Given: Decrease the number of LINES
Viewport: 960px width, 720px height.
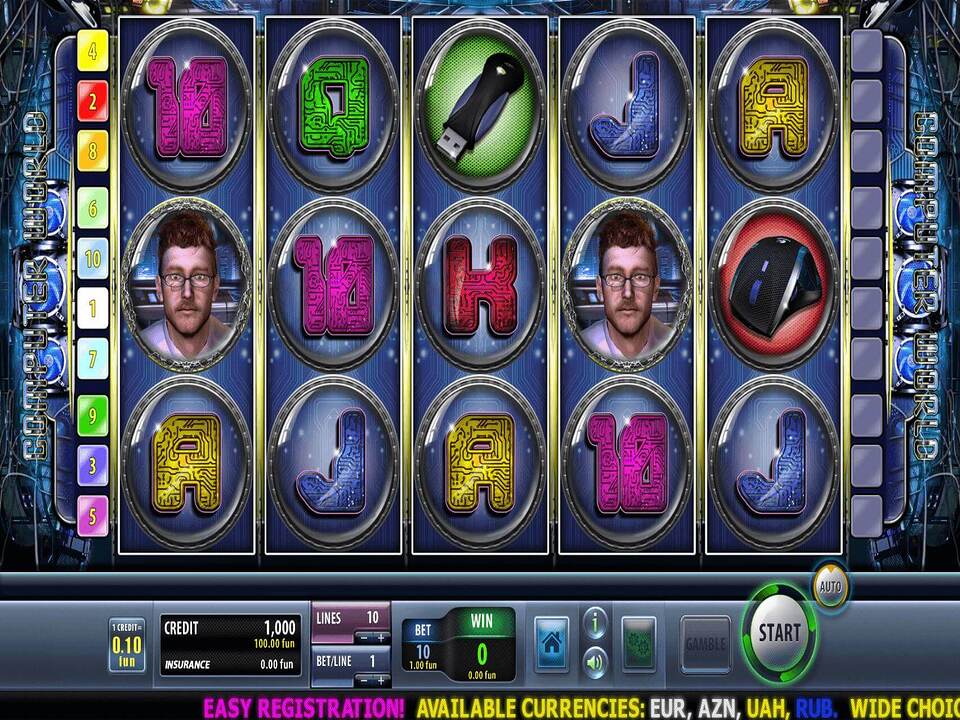Looking at the screenshot, I should (x=364, y=637).
